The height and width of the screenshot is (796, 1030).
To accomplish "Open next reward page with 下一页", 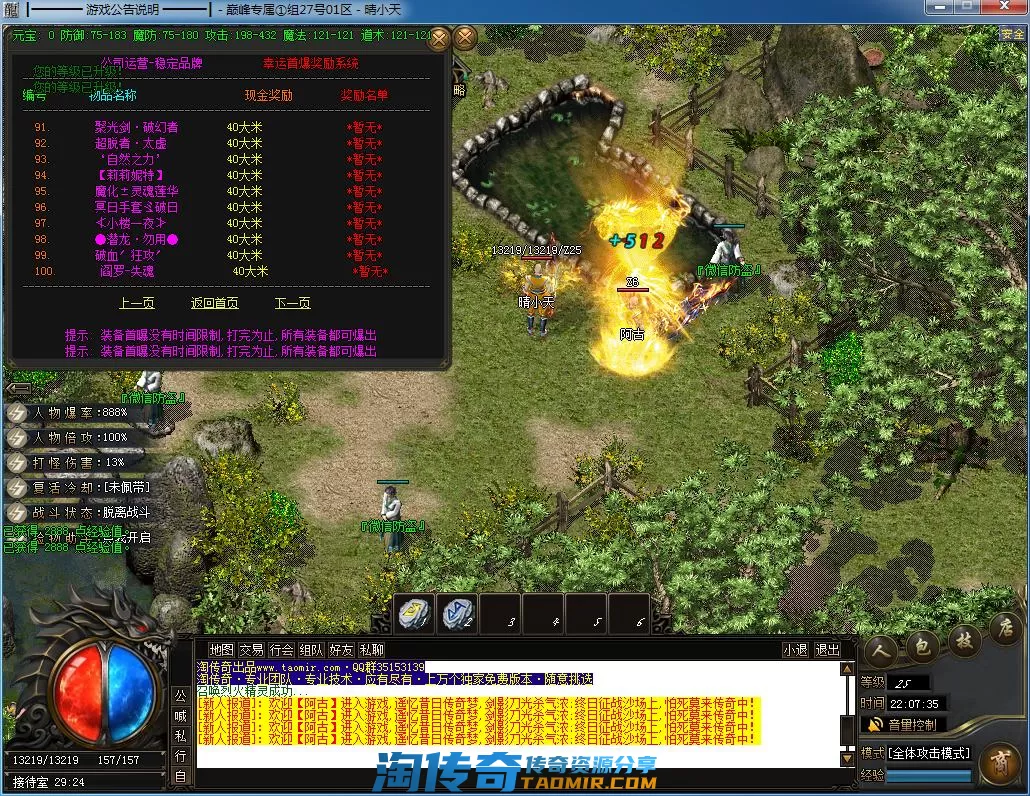I will coord(293,303).
